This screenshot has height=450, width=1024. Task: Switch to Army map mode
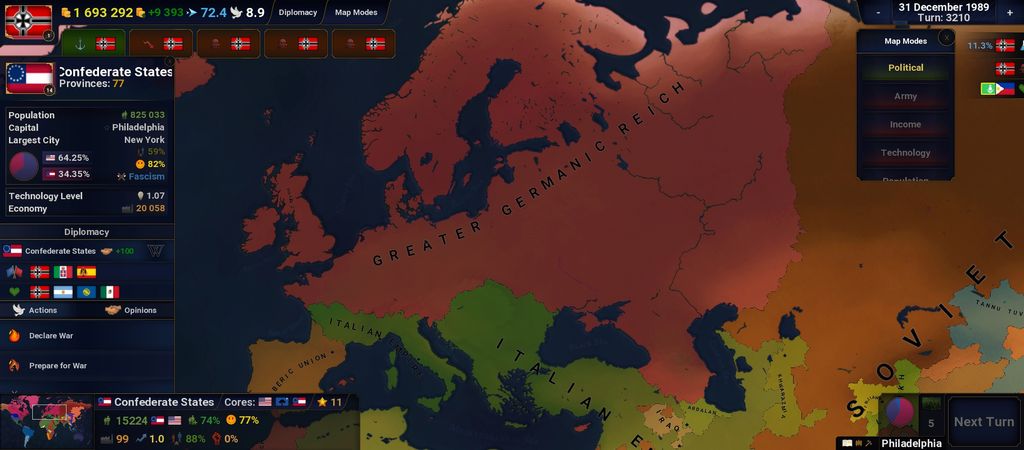905,96
